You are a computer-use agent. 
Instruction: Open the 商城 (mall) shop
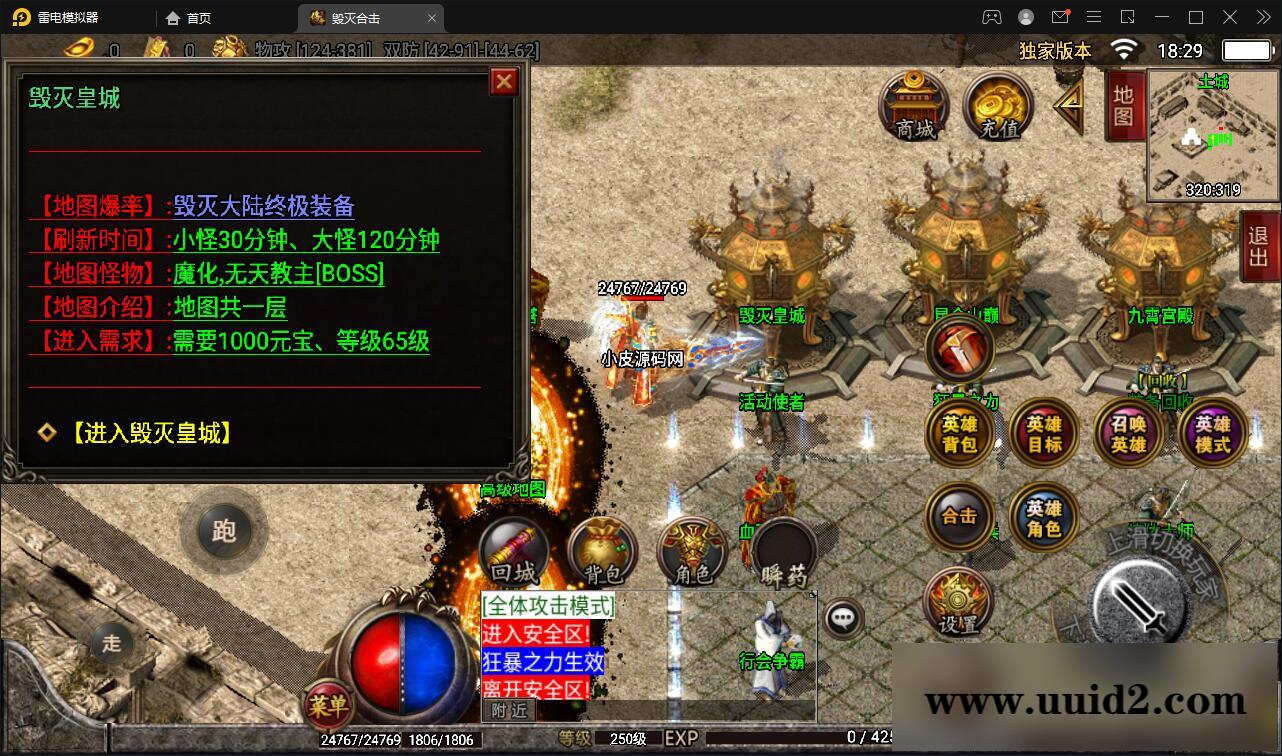pos(912,107)
